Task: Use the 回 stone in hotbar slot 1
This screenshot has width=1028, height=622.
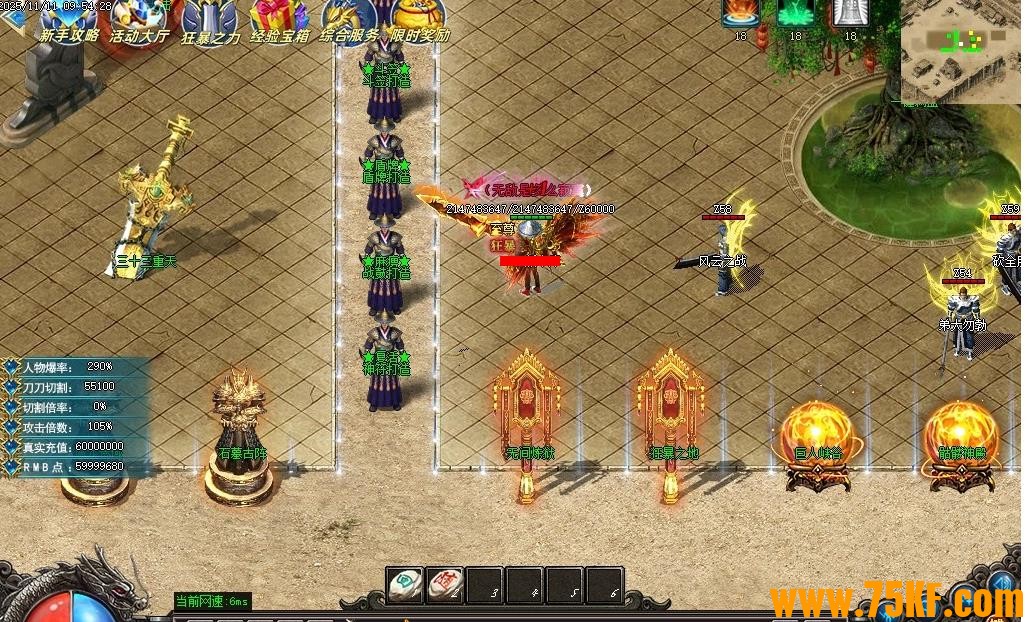Action: tap(406, 585)
